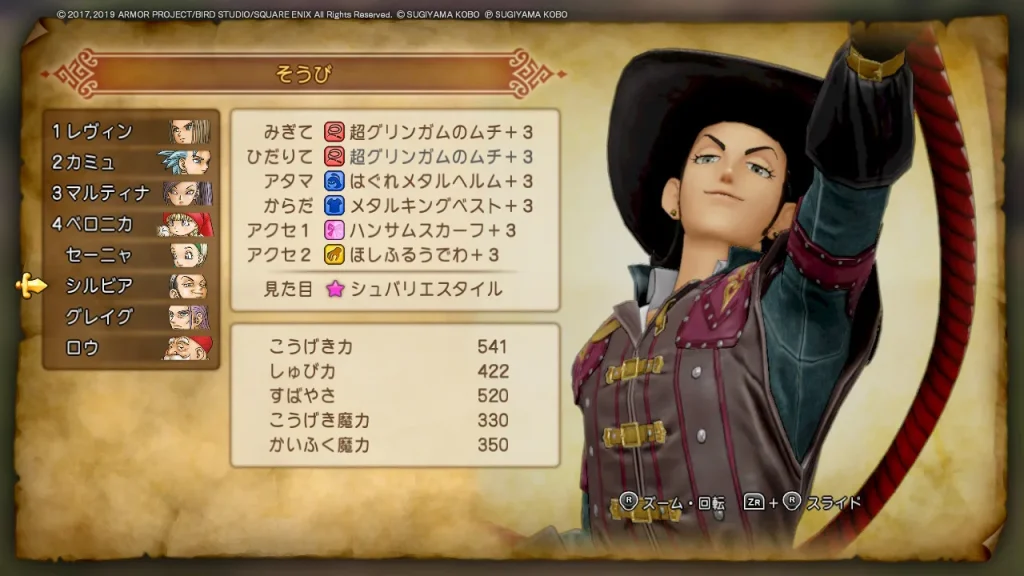Open the からだ メタルキングベスト slot

click(395, 206)
